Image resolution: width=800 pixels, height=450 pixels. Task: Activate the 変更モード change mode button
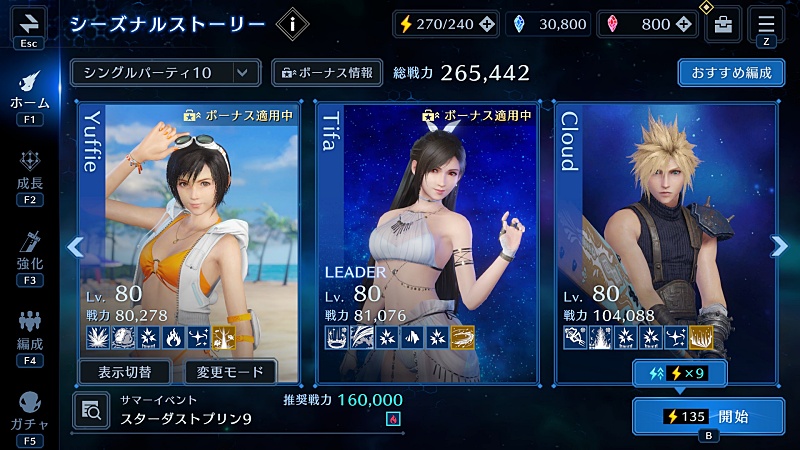(x=230, y=373)
